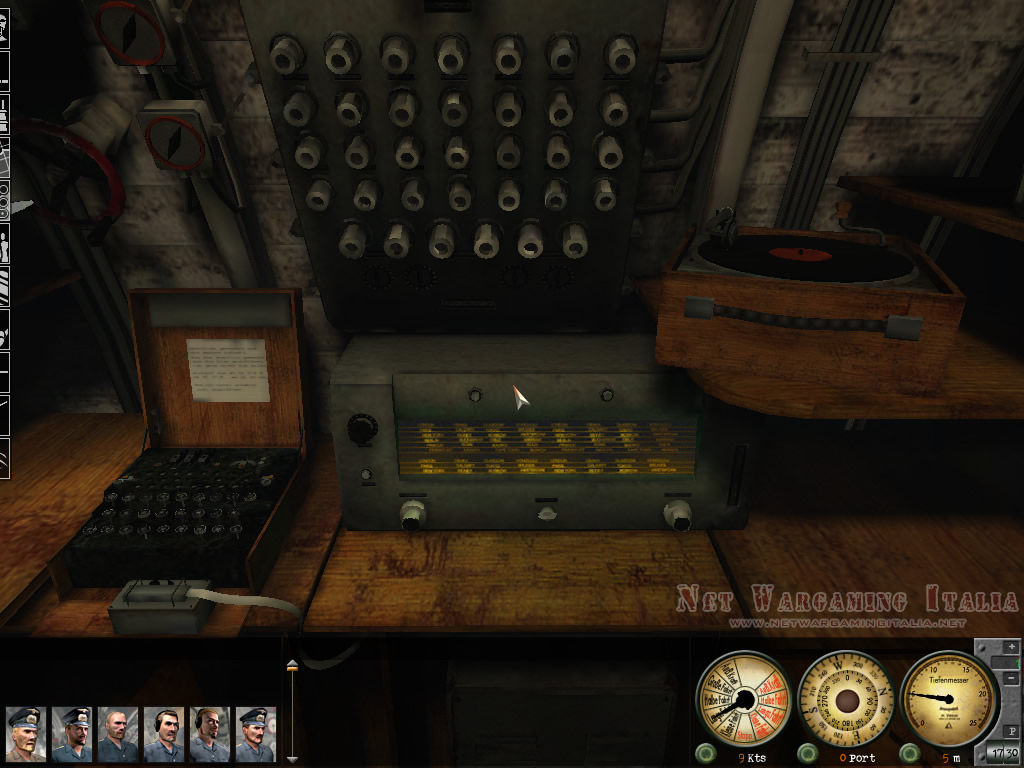Toggle the green button beside the depth readout
The image size is (1024, 768).
908,753
